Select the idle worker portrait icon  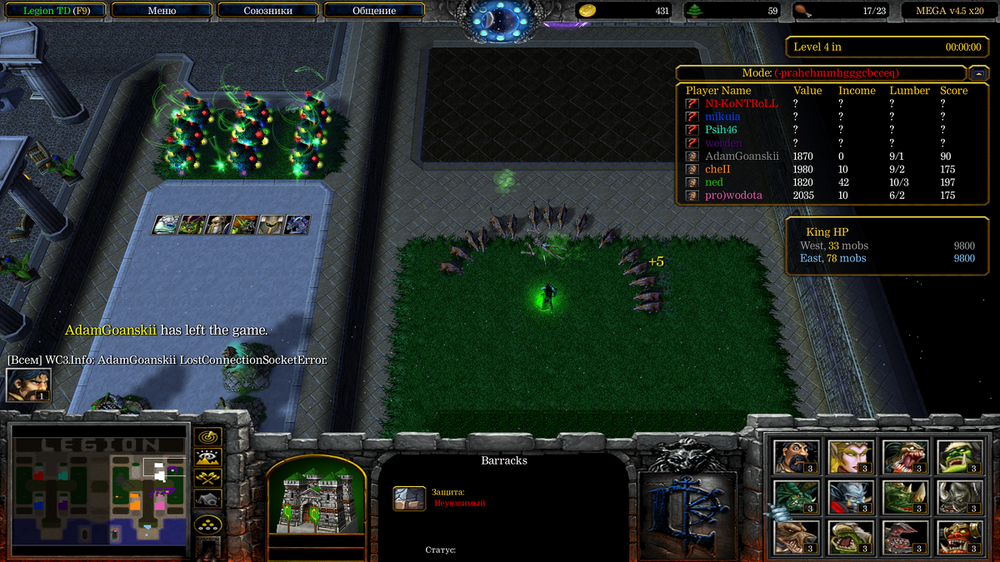[x=28, y=386]
